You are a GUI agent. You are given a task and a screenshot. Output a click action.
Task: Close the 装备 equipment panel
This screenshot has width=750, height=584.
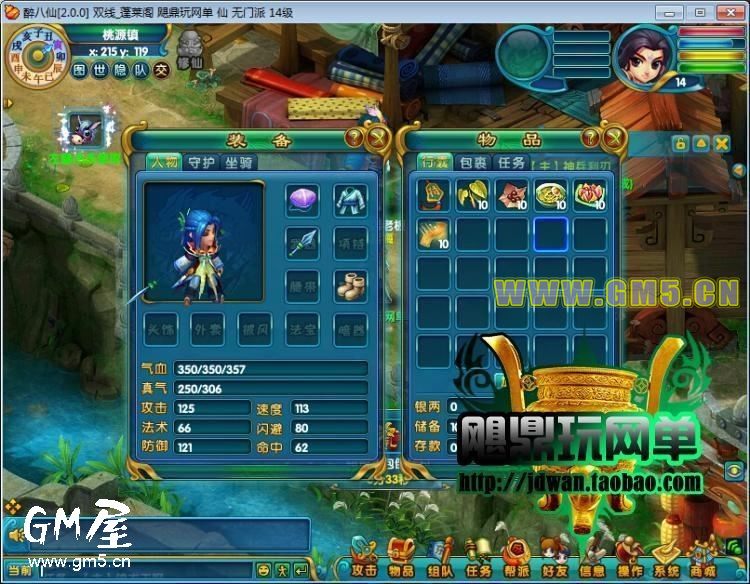(x=376, y=138)
